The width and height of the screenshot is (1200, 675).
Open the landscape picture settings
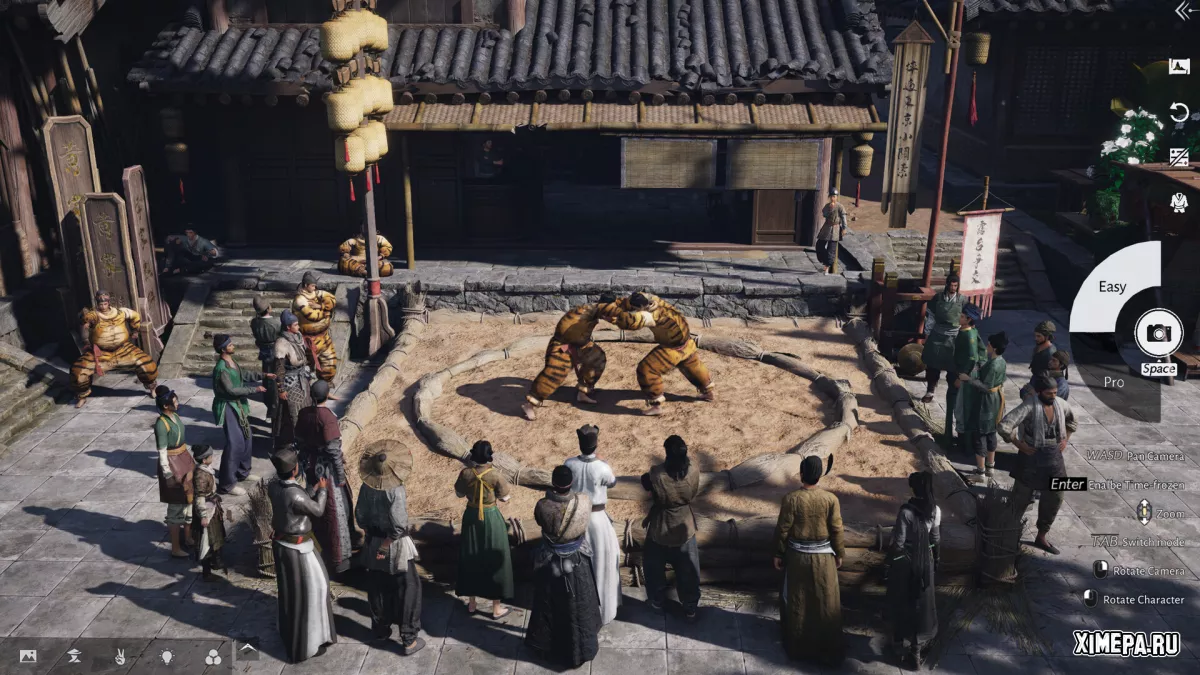pos(28,656)
